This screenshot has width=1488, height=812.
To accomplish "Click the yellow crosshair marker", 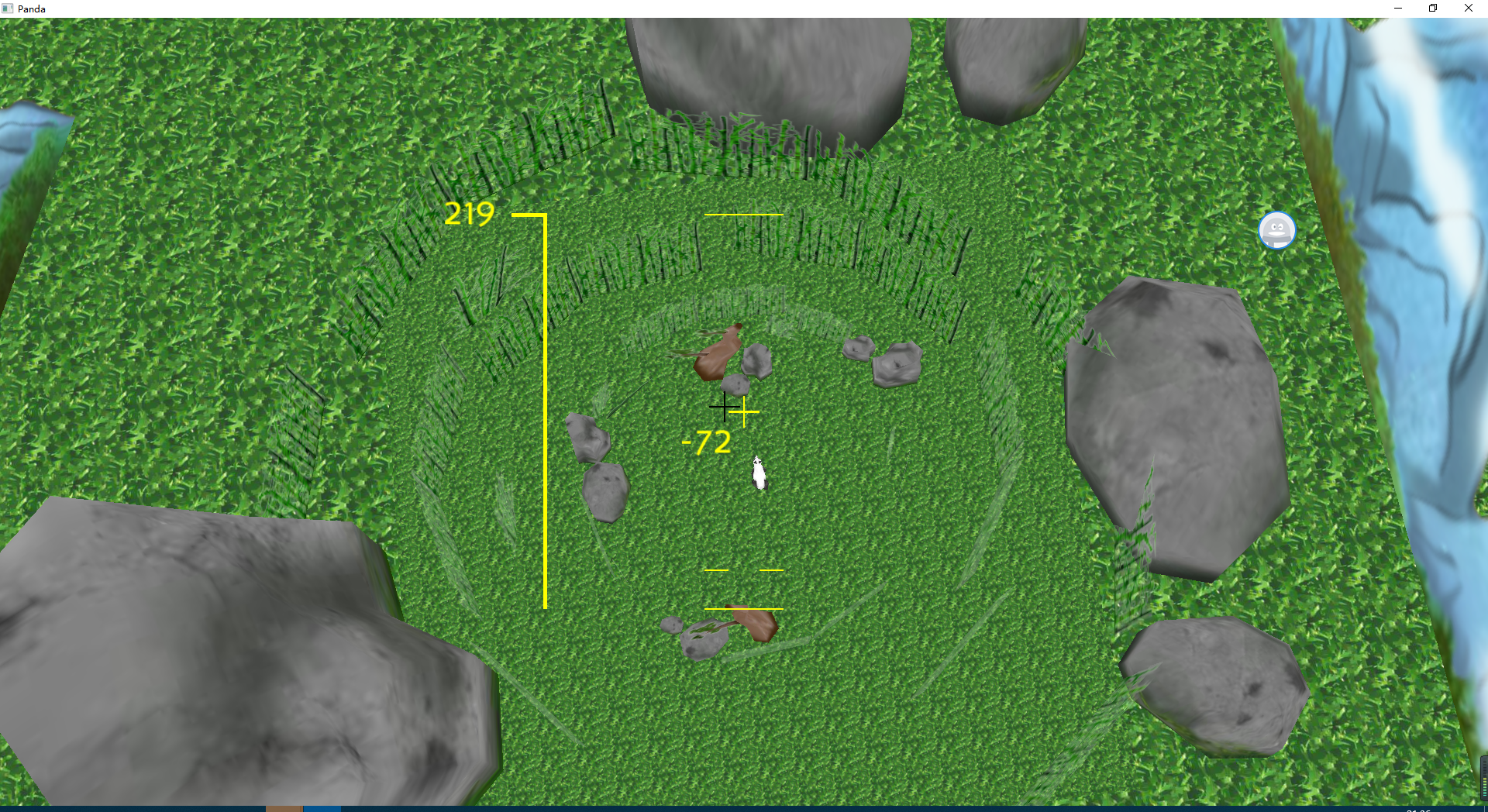I will (x=746, y=413).
